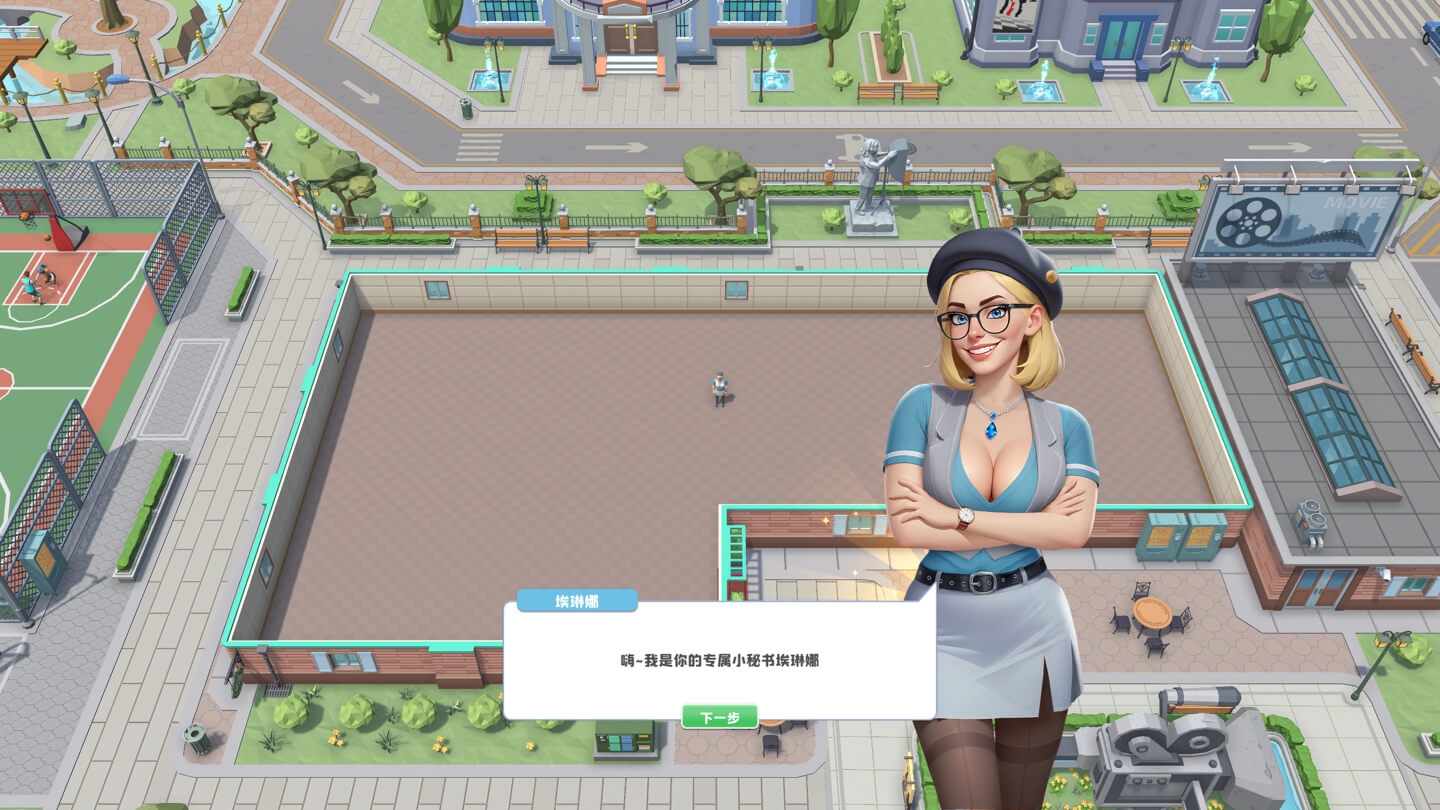The height and width of the screenshot is (810, 1440).
Task: Click the 下一步 (Next) button
Action: pos(719,716)
